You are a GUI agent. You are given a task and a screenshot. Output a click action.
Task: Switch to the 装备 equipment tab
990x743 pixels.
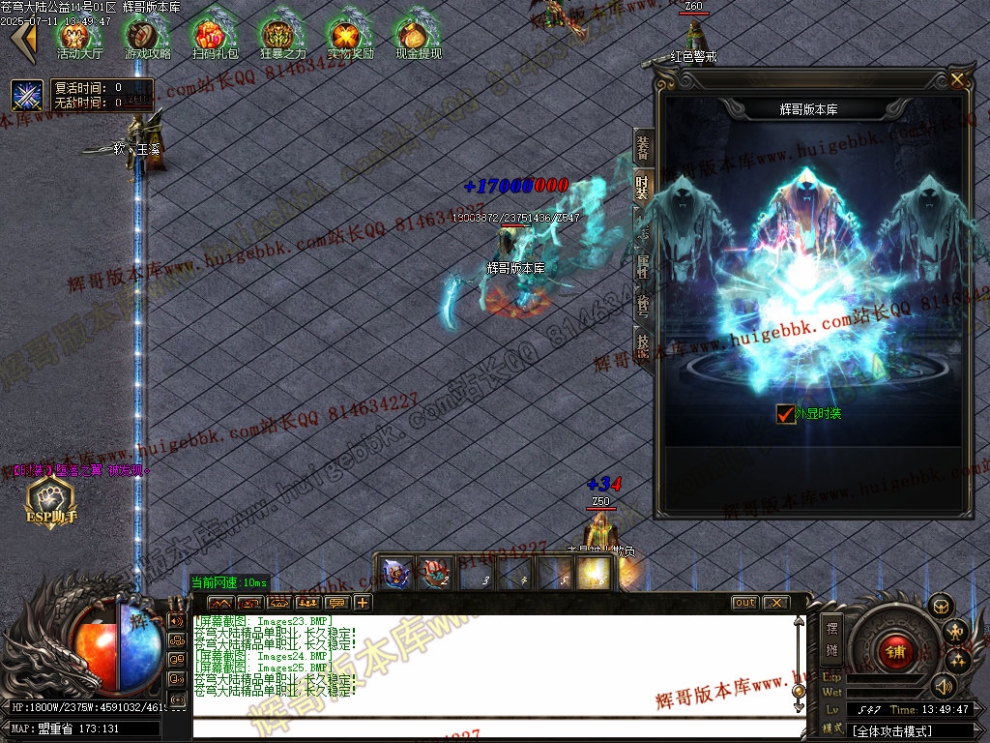tap(643, 149)
